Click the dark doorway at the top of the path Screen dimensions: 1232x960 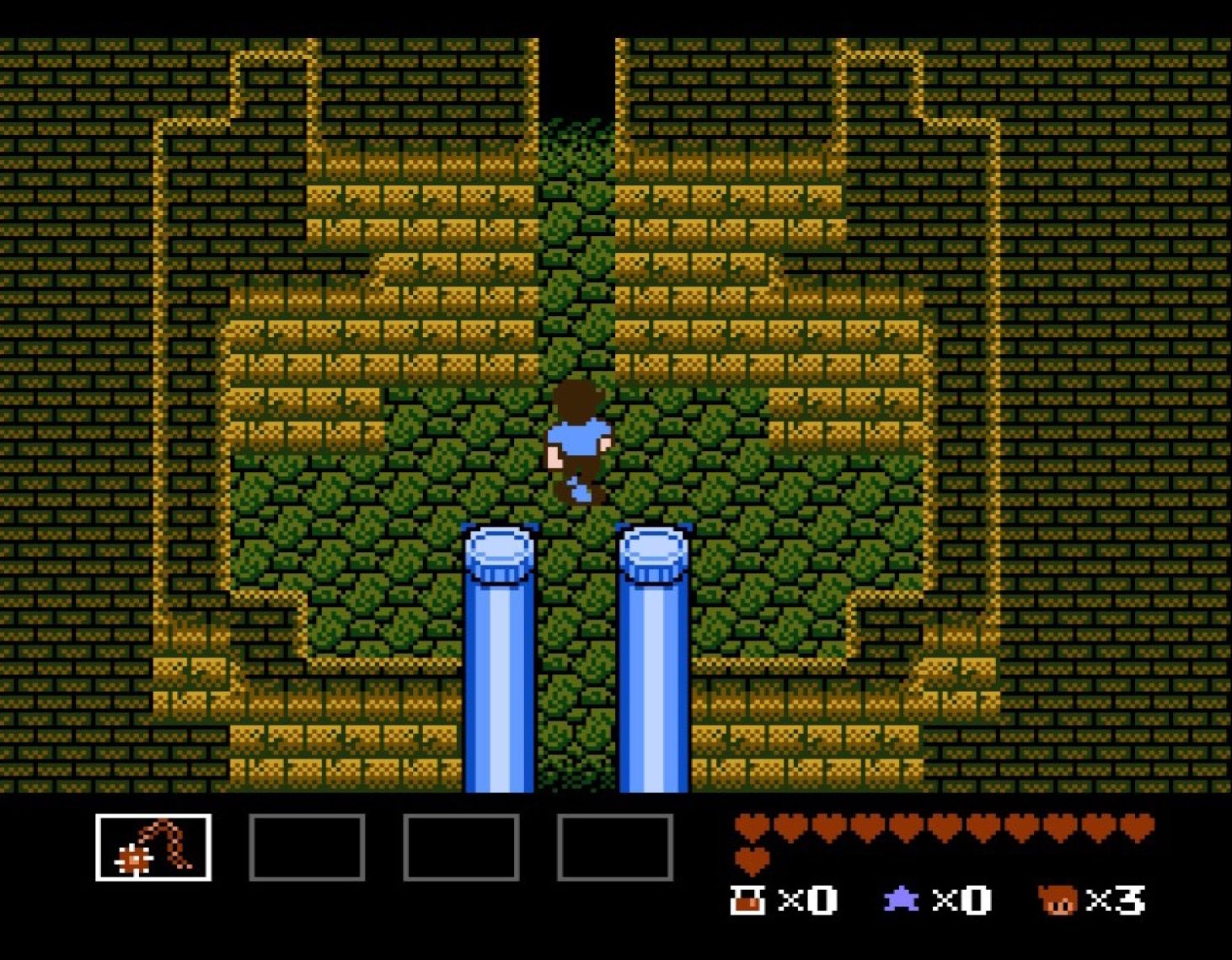[x=576, y=67]
